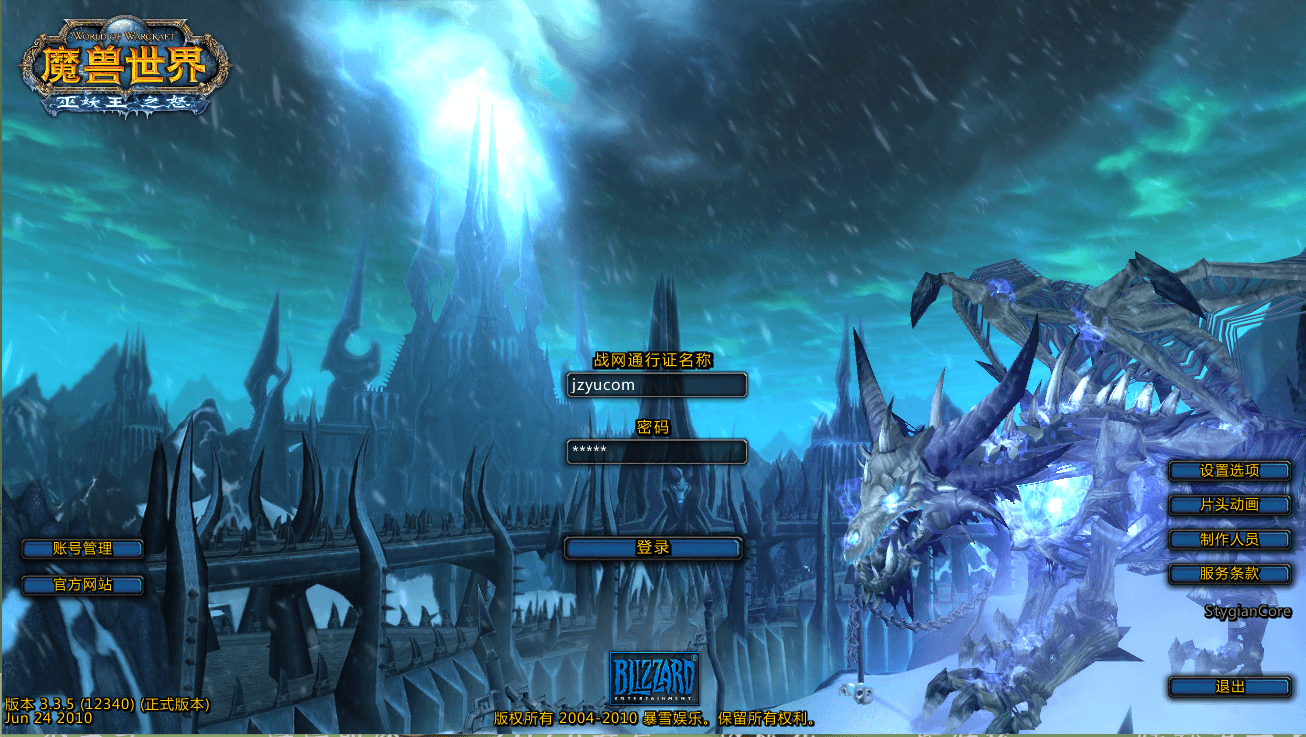The image size is (1306, 737).
Task: Open 账号管理 account management
Action: 82,548
